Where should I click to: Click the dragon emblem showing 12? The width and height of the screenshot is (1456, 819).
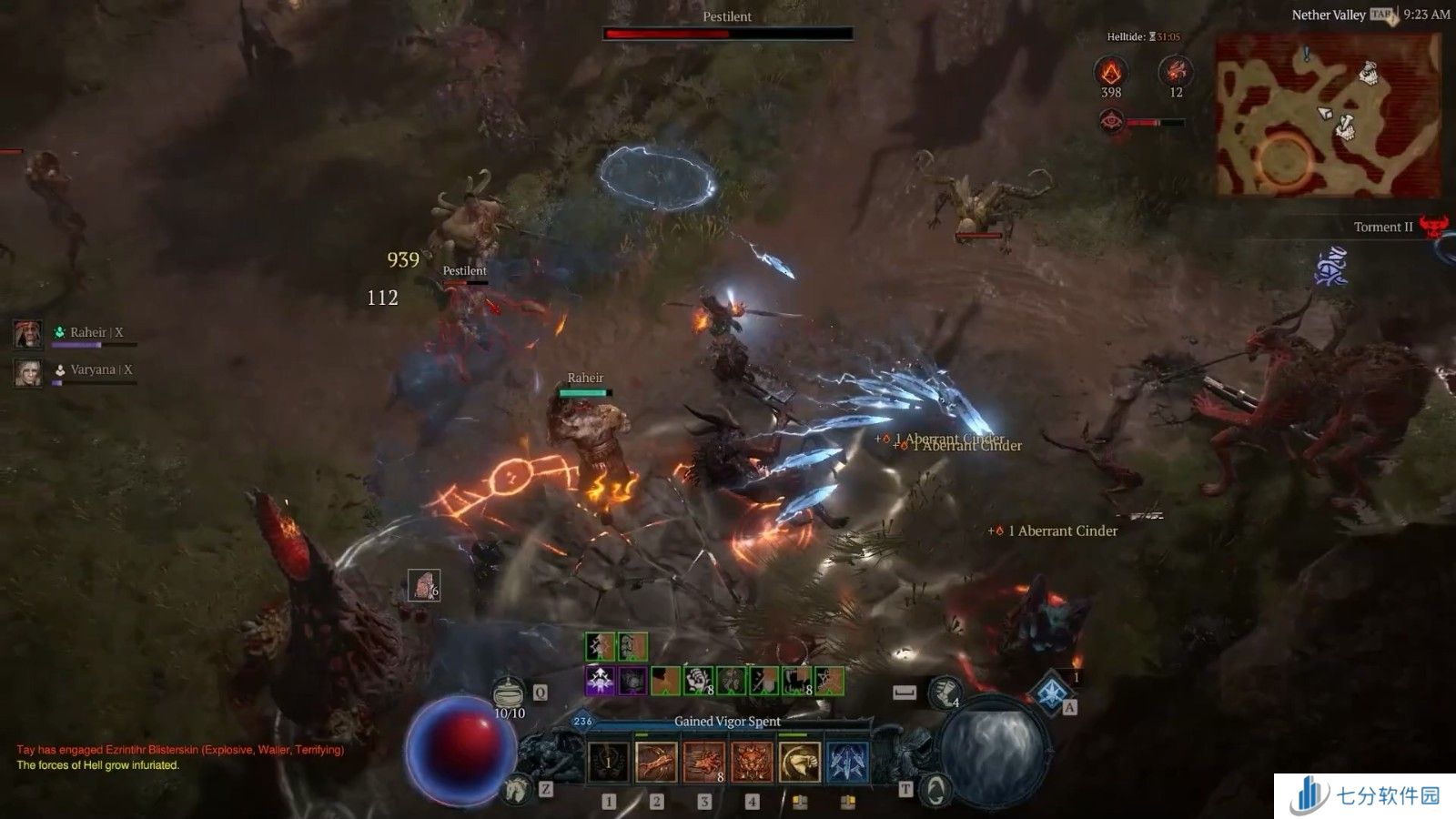point(1176,71)
